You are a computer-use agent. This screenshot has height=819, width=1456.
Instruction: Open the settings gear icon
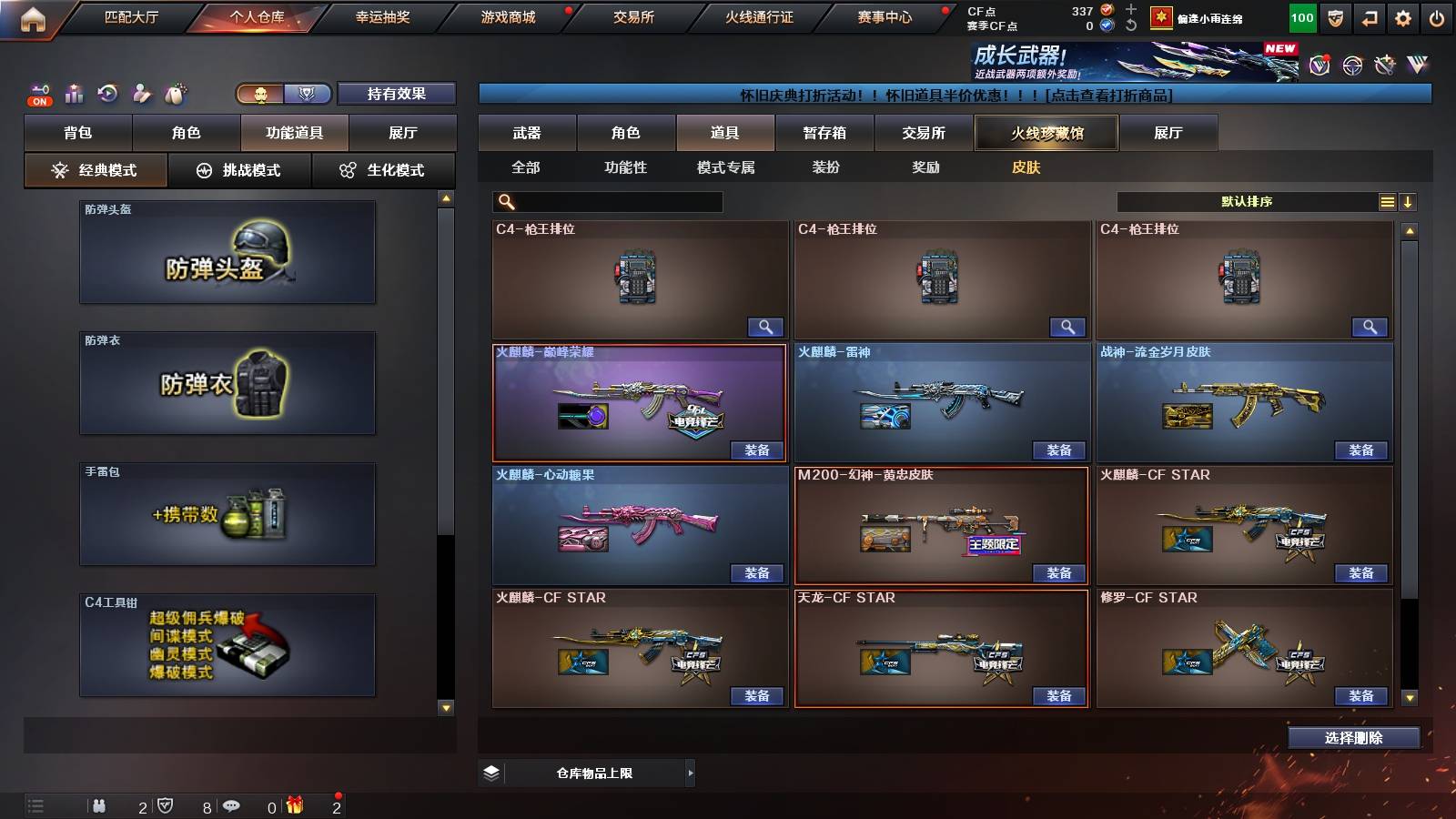(1402, 16)
